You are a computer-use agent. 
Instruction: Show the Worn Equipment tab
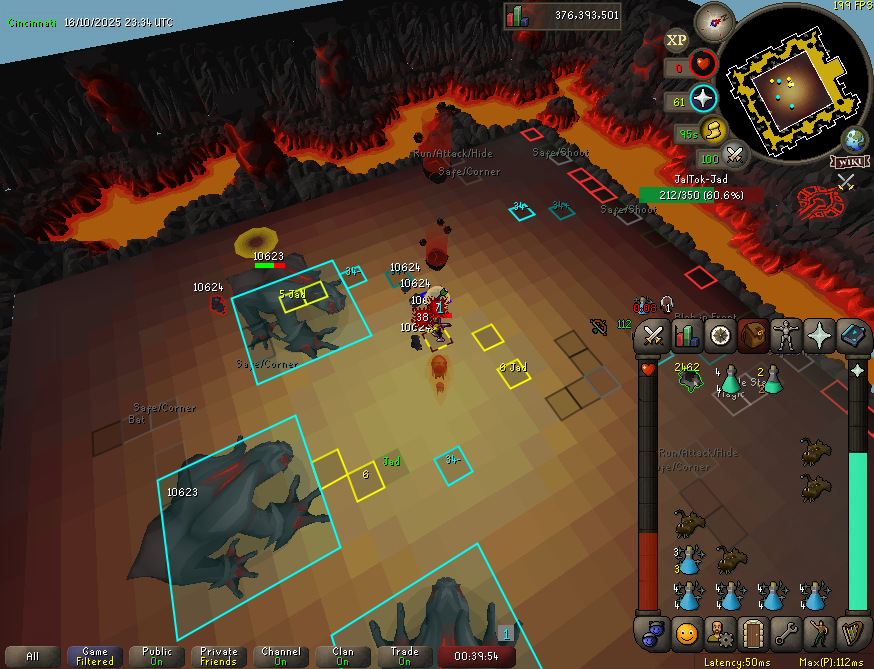click(x=787, y=335)
